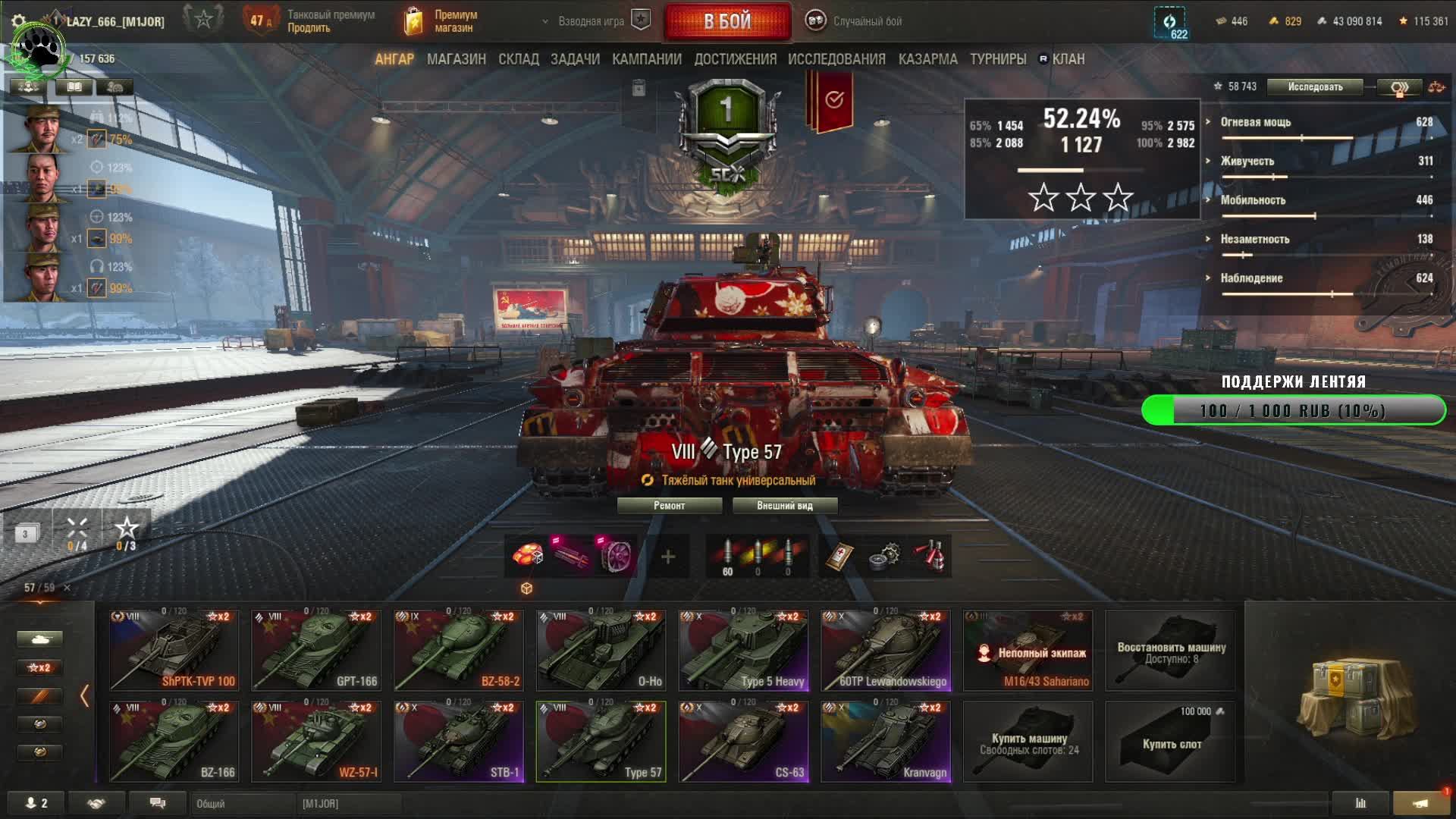Screen dimensions: 1456x819
Task: Select the ShPTK-TVP 100 tank
Action: tap(174, 650)
